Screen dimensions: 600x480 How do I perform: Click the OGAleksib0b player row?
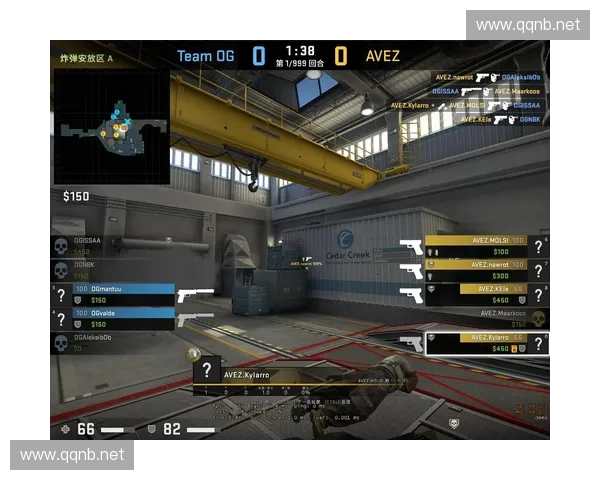point(100,343)
